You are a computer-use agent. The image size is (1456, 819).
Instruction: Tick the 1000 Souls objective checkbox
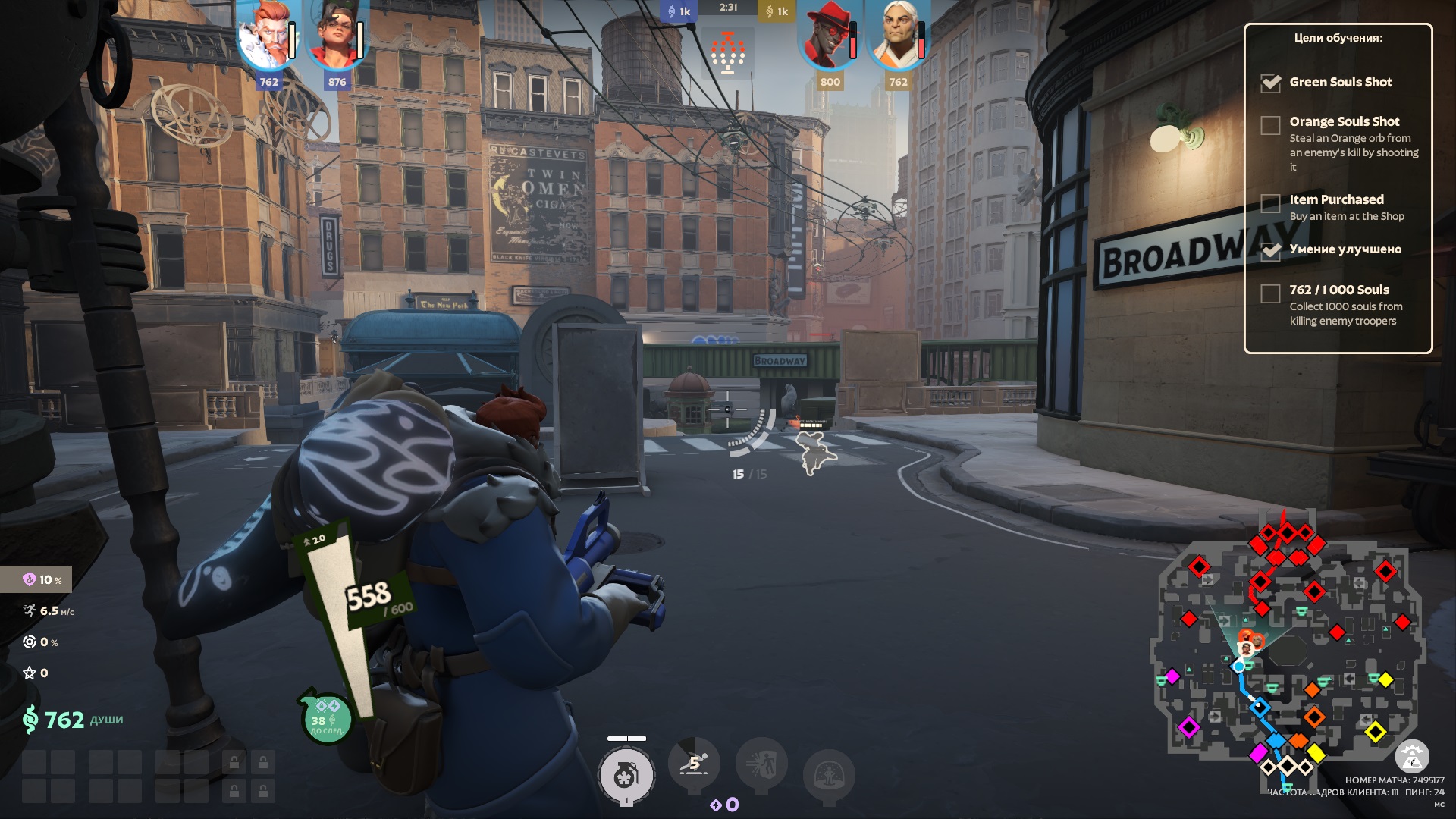(x=1271, y=293)
